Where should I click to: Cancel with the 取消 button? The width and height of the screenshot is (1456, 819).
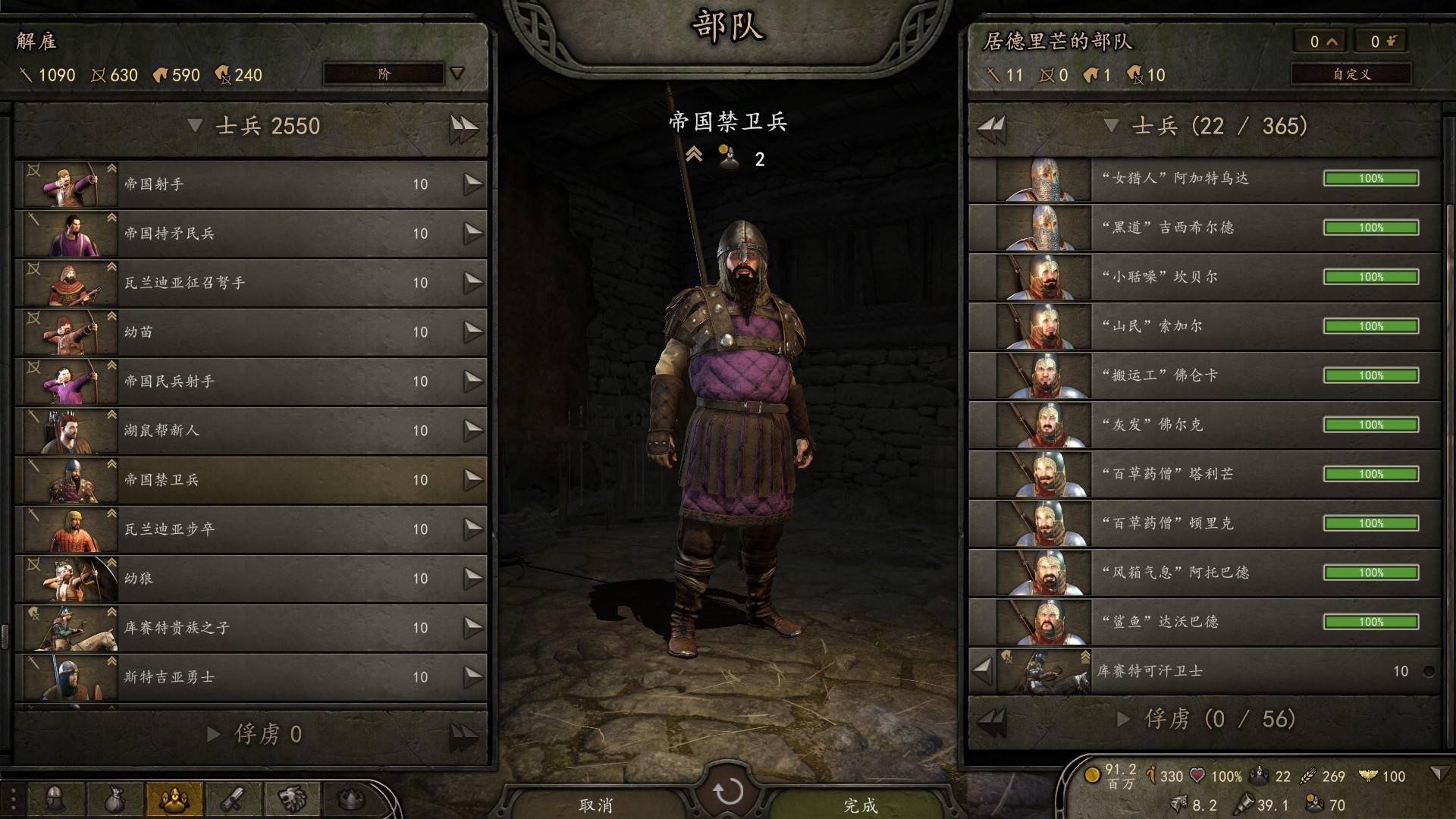click(596, 805)
